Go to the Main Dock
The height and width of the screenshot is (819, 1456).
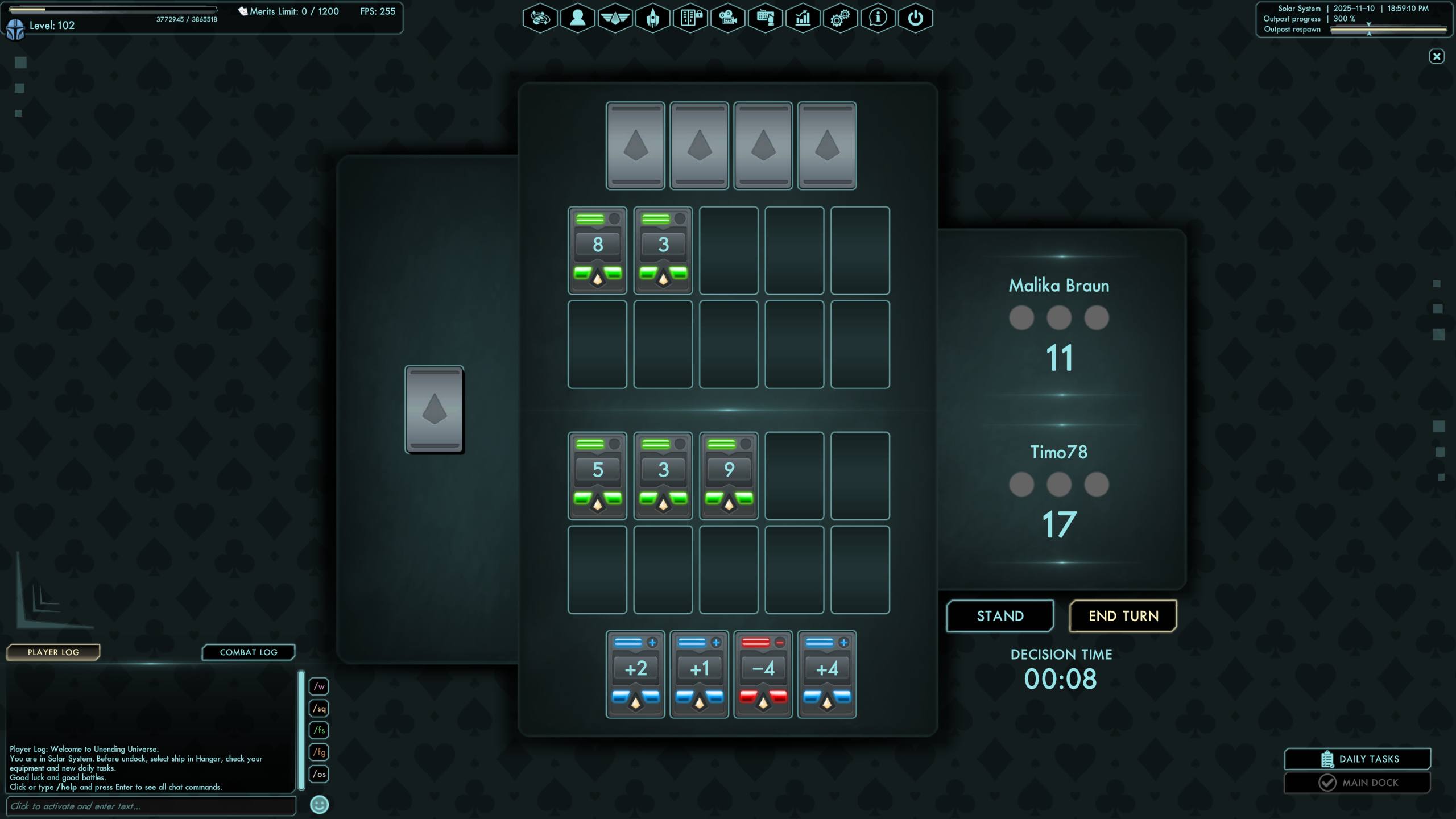click(x=1358, y=783)
